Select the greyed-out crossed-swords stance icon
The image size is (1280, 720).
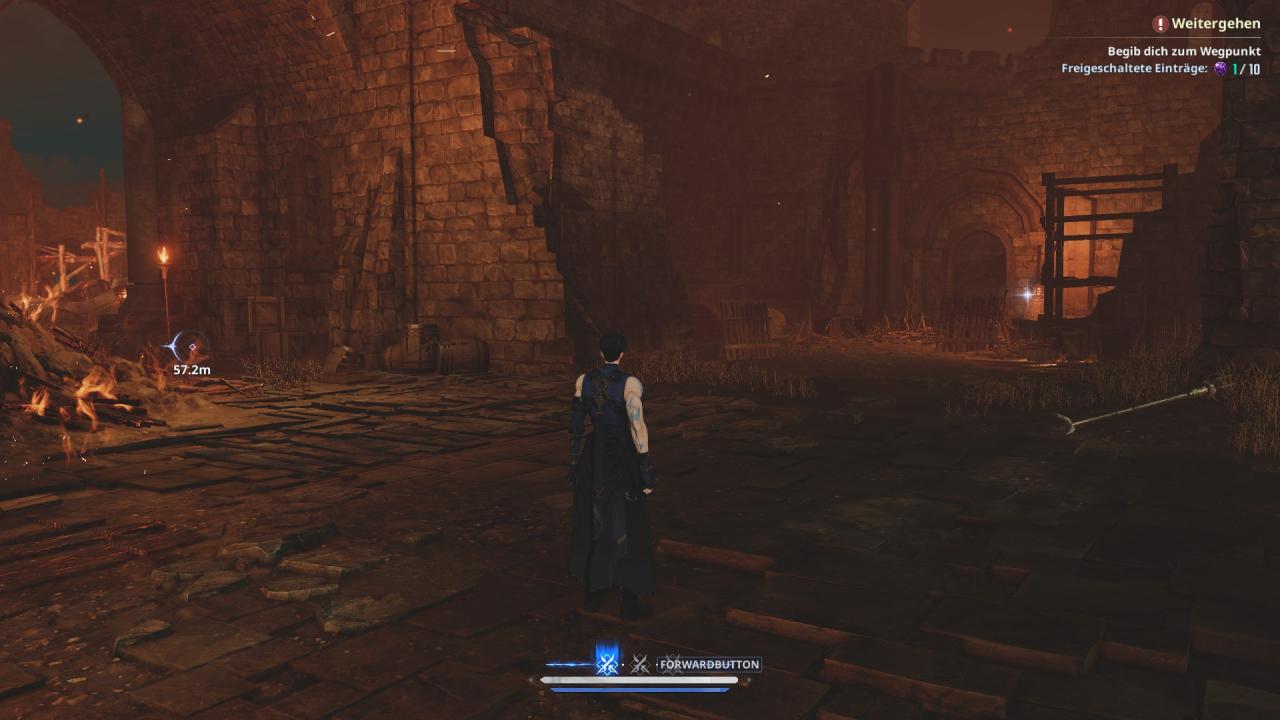pos(640,664)
